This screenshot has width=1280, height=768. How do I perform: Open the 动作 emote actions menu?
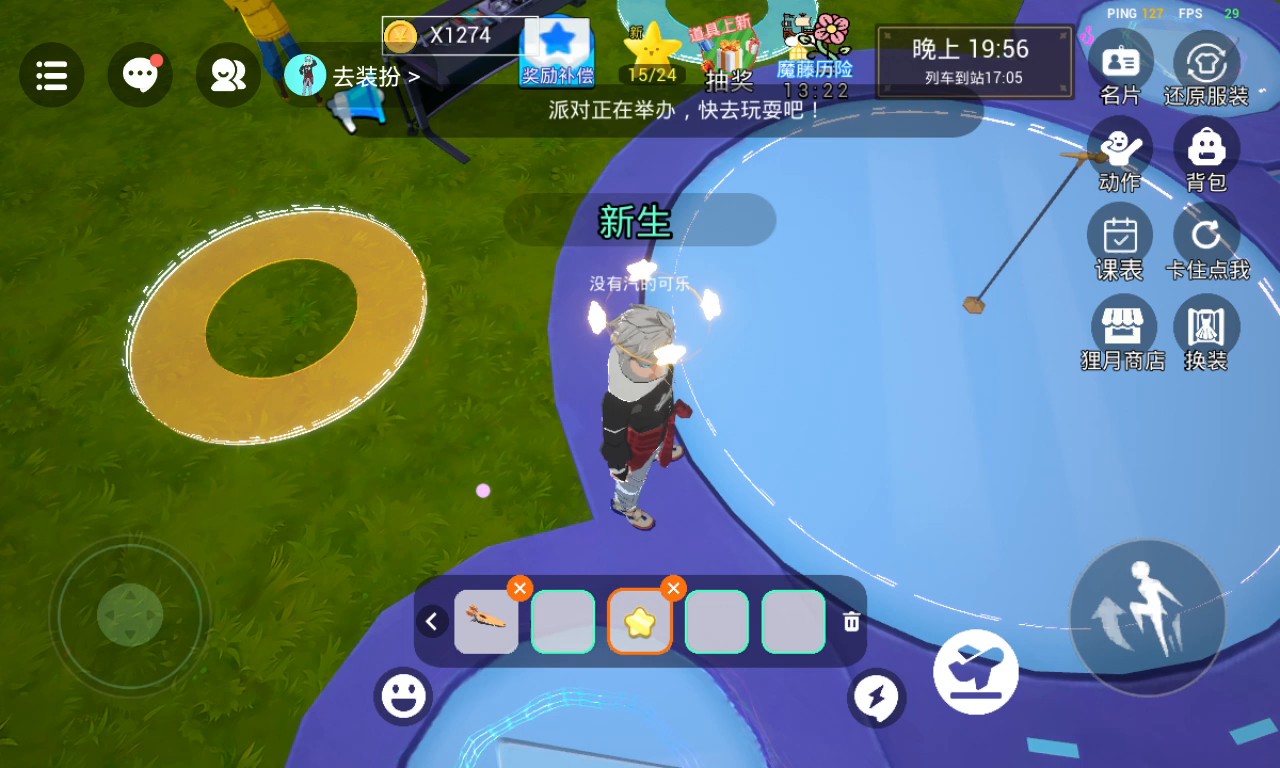[x=1119, y=153]
